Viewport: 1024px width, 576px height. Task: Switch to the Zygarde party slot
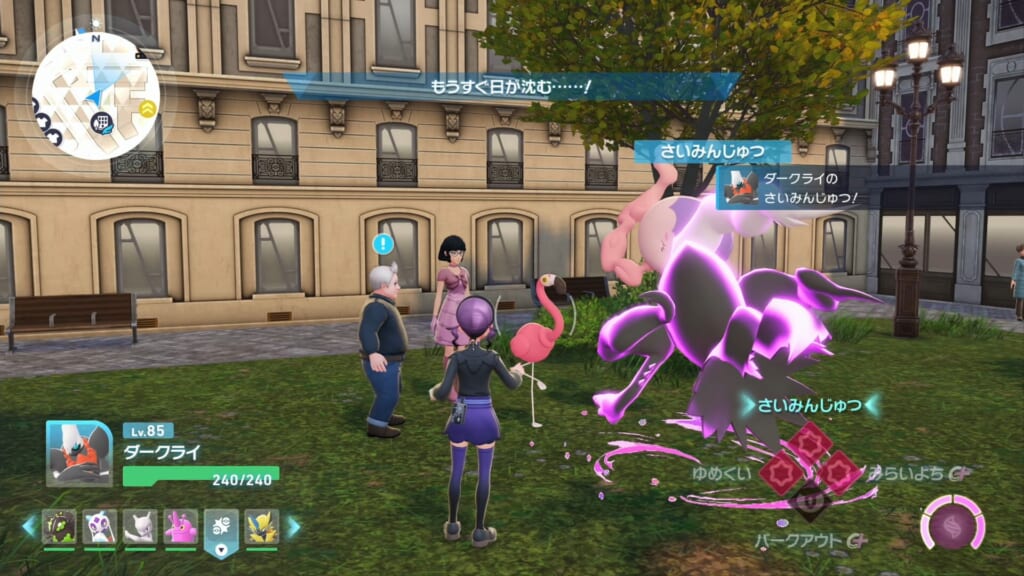point(59,526)
